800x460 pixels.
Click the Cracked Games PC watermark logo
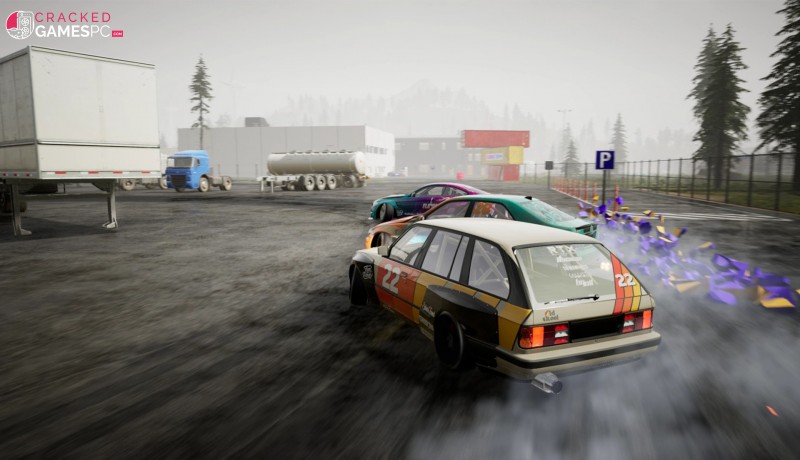point(64,24)
